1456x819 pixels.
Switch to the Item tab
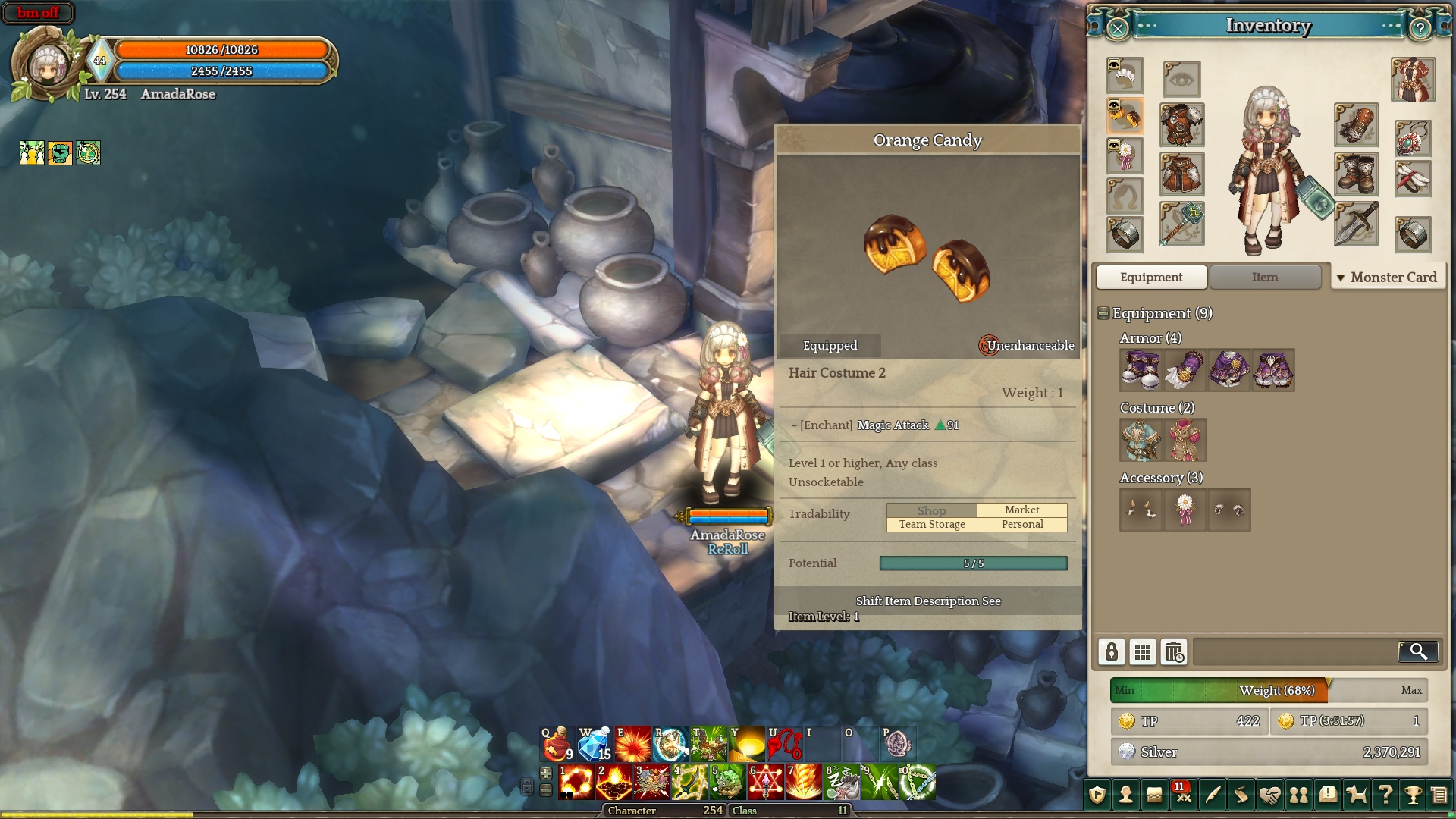(x=1264, y=278)
